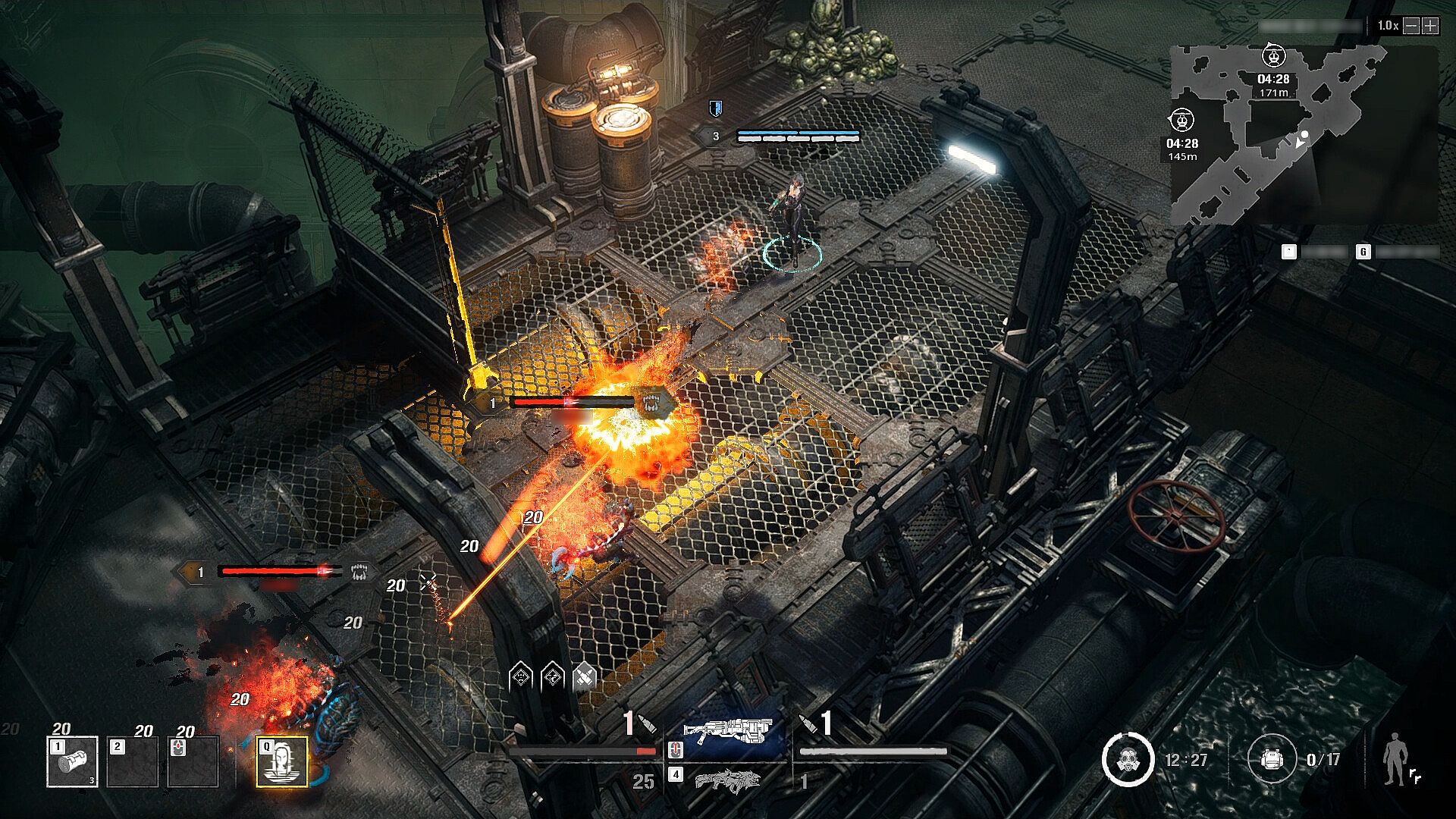Screen dimensions: 1456x819
Task: Click the bullets buff status icon
Action: coord(584,676)
